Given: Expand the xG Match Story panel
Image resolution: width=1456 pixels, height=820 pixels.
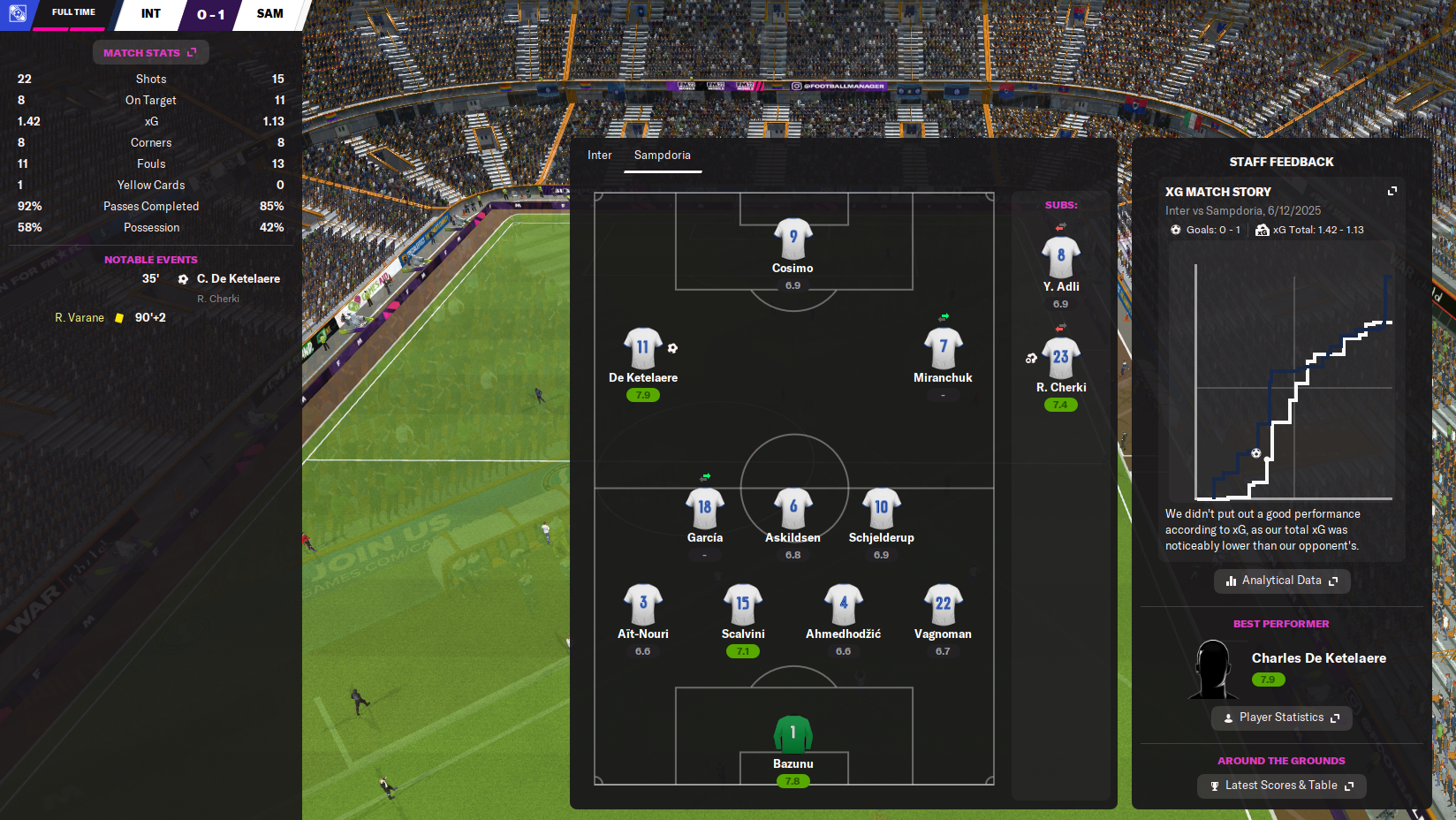Looking at the screenshot, I should 1392,191.
